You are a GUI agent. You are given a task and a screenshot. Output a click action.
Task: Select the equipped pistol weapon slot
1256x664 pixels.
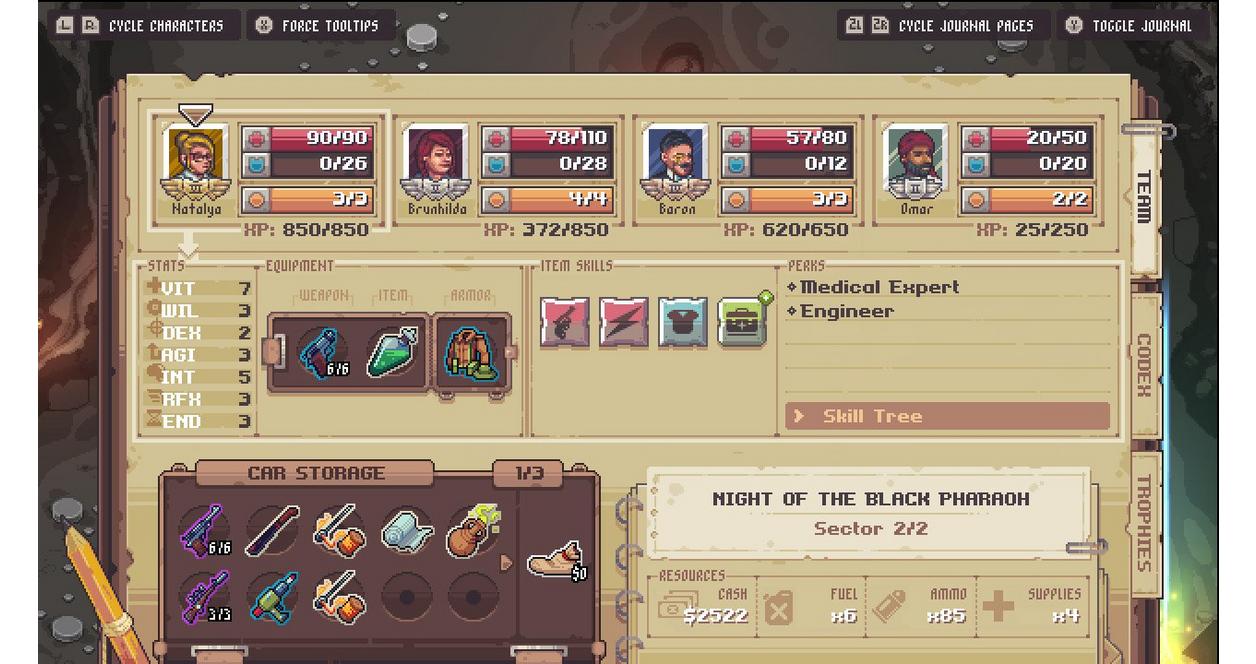click(322, 353)
